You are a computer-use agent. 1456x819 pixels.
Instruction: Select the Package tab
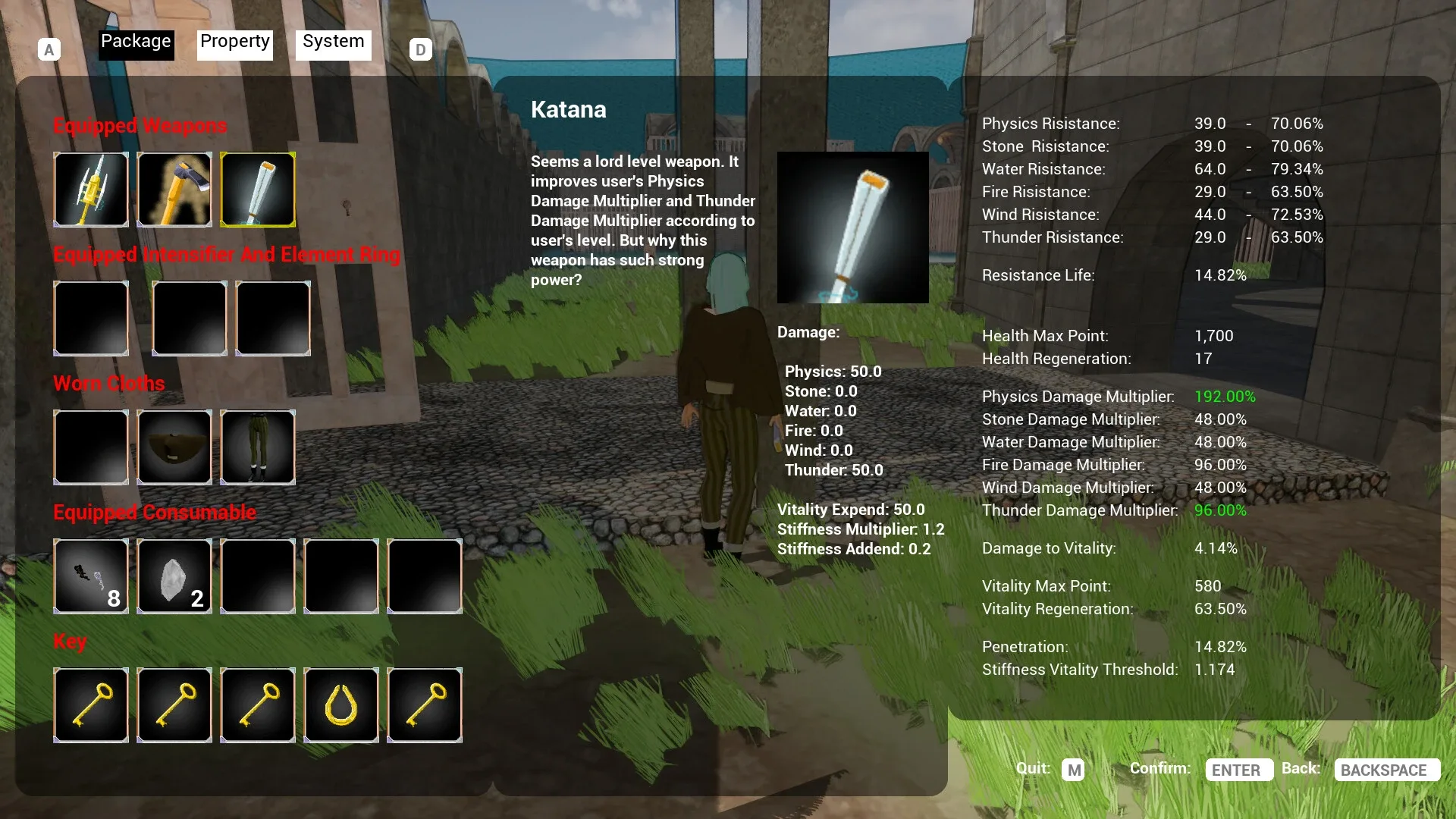coord(136,42)
